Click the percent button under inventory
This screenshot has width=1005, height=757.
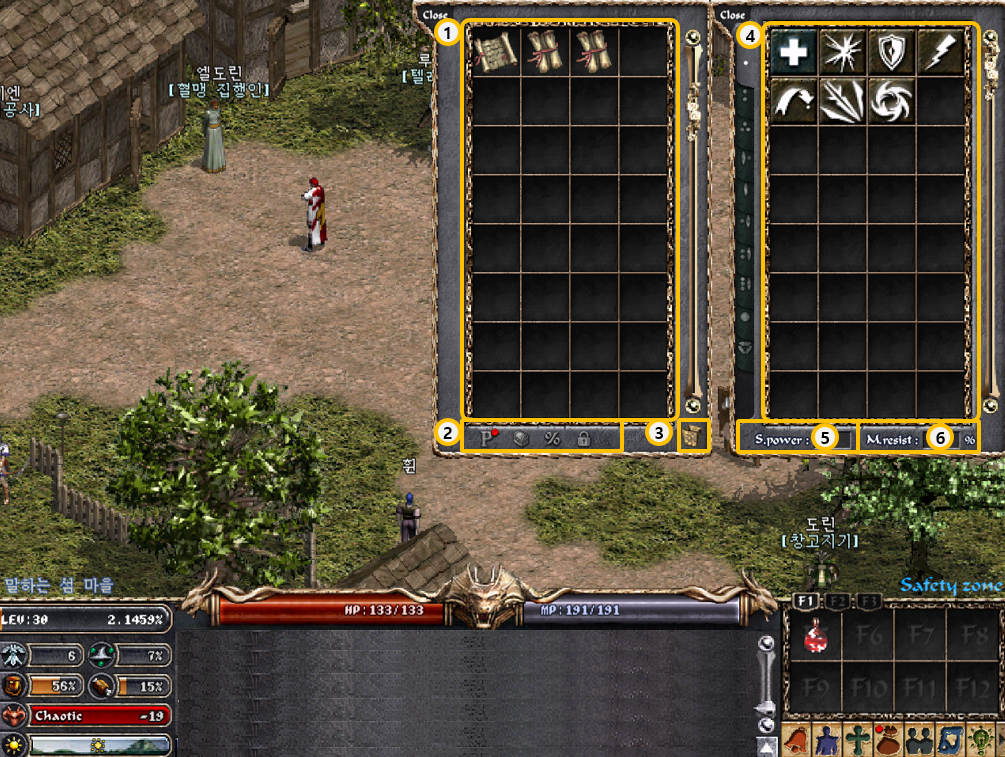point(551,437)
